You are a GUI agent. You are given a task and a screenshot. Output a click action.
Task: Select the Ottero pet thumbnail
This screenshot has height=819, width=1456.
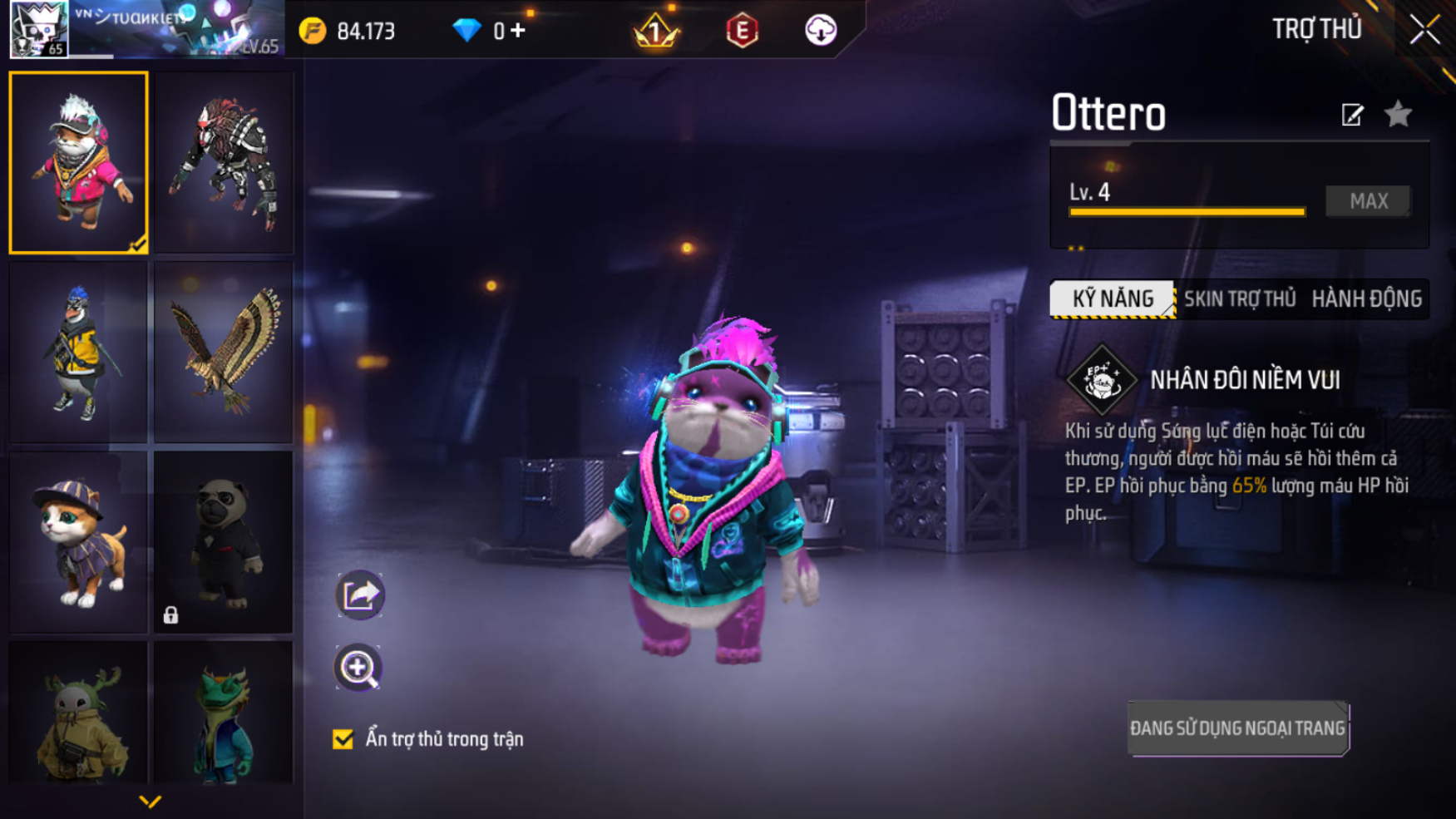pyautogui.click(x=79, y=162)
